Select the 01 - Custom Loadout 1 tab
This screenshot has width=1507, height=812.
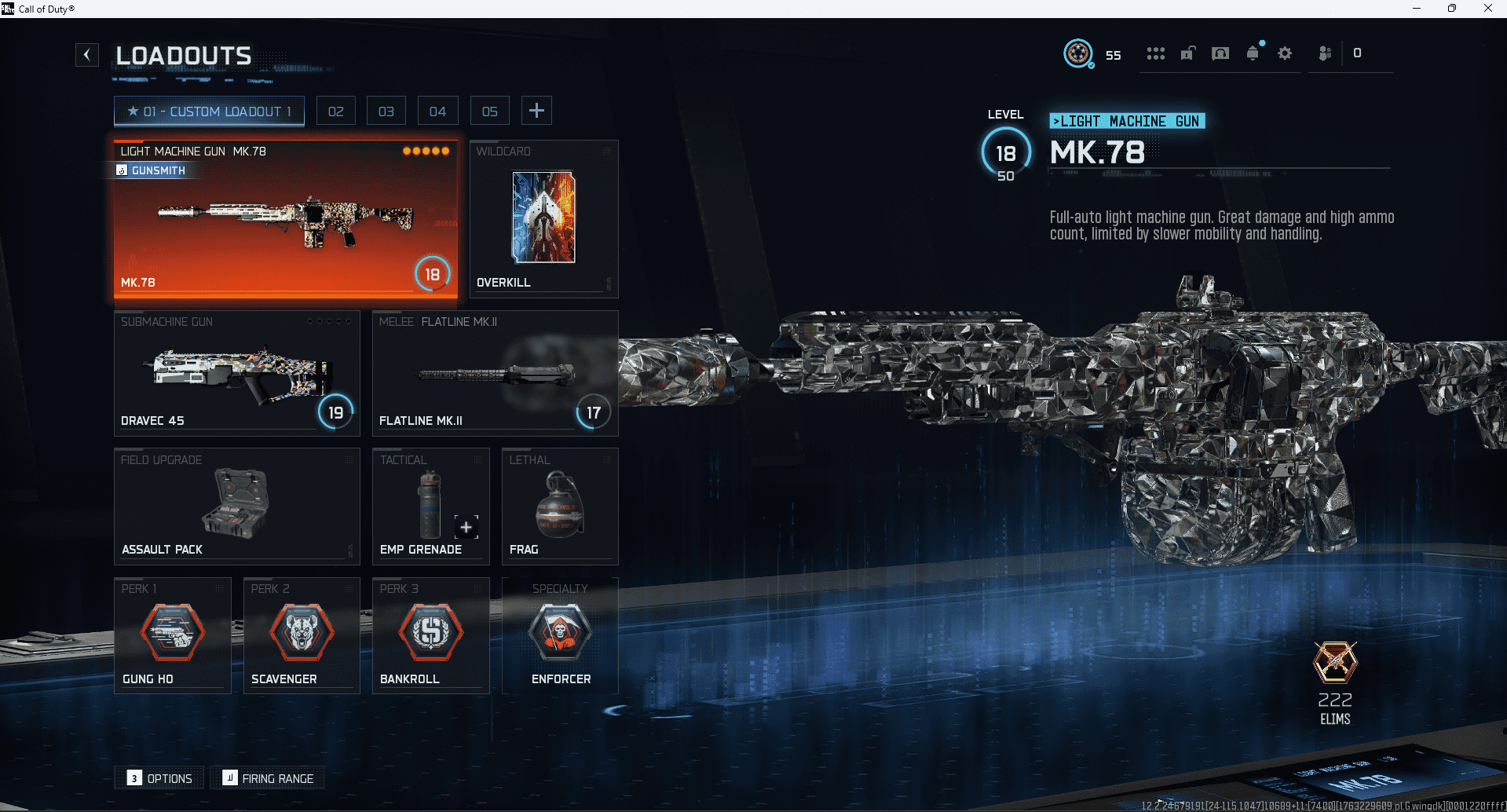[x=208, y=111]
